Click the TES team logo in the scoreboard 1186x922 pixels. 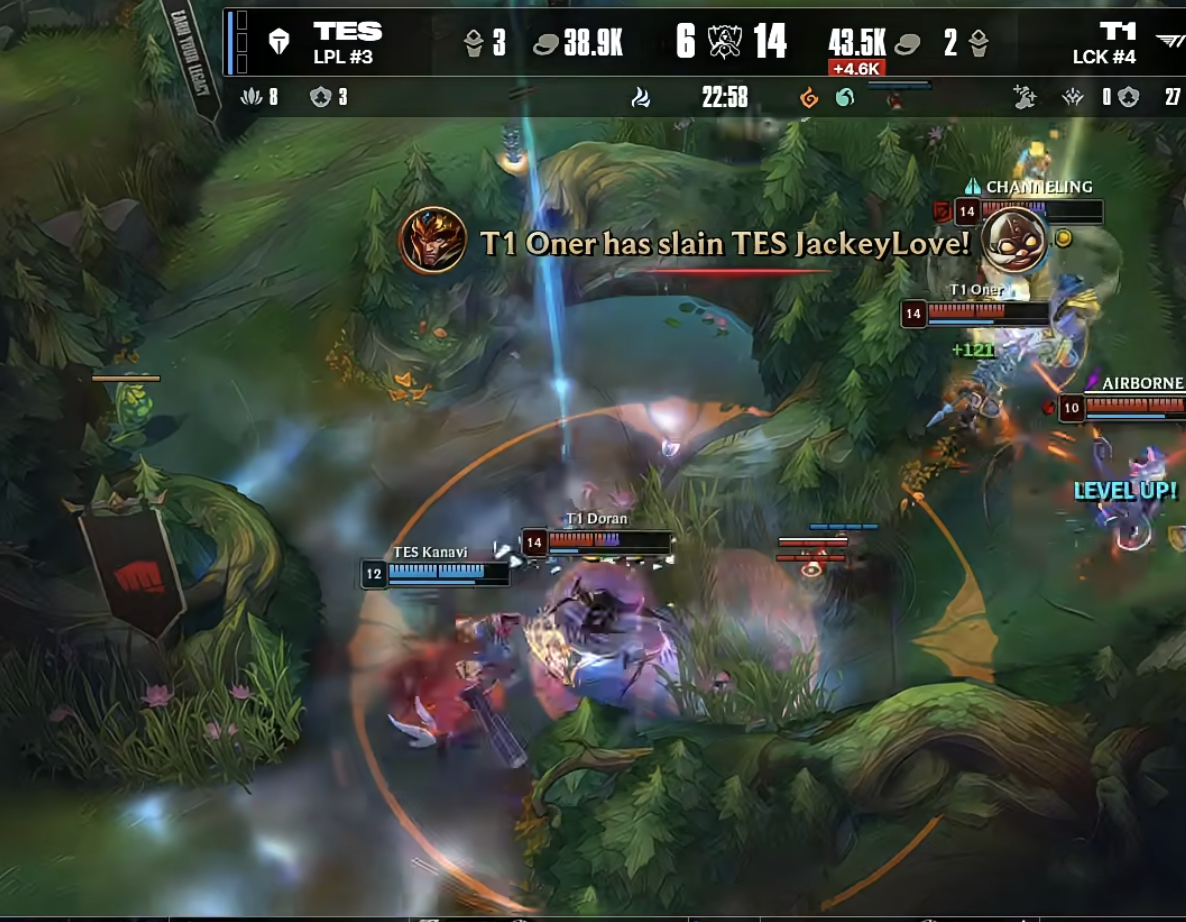279,41
